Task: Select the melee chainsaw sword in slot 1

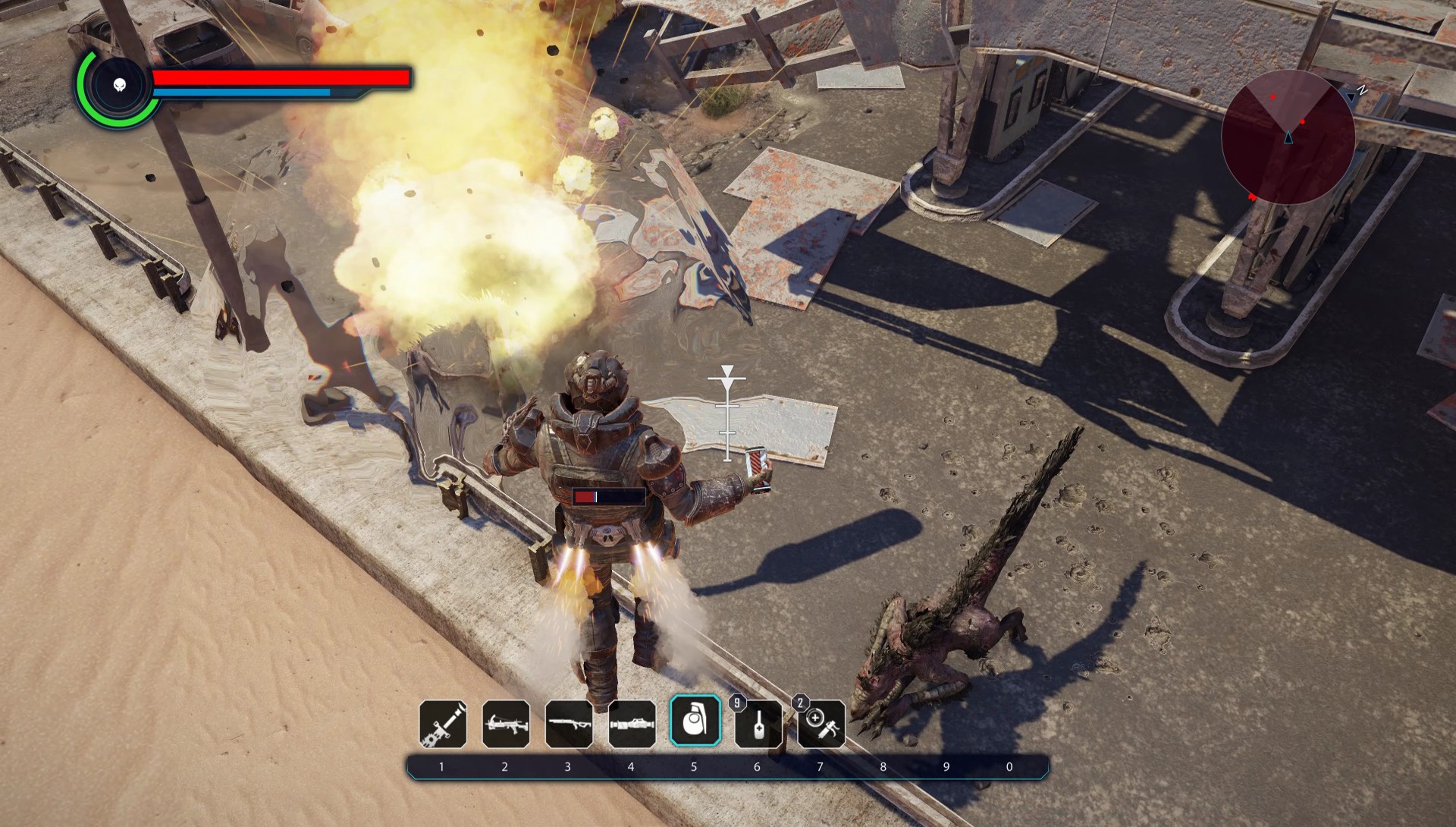Action: pyautogui.click(x=443, y=723)
